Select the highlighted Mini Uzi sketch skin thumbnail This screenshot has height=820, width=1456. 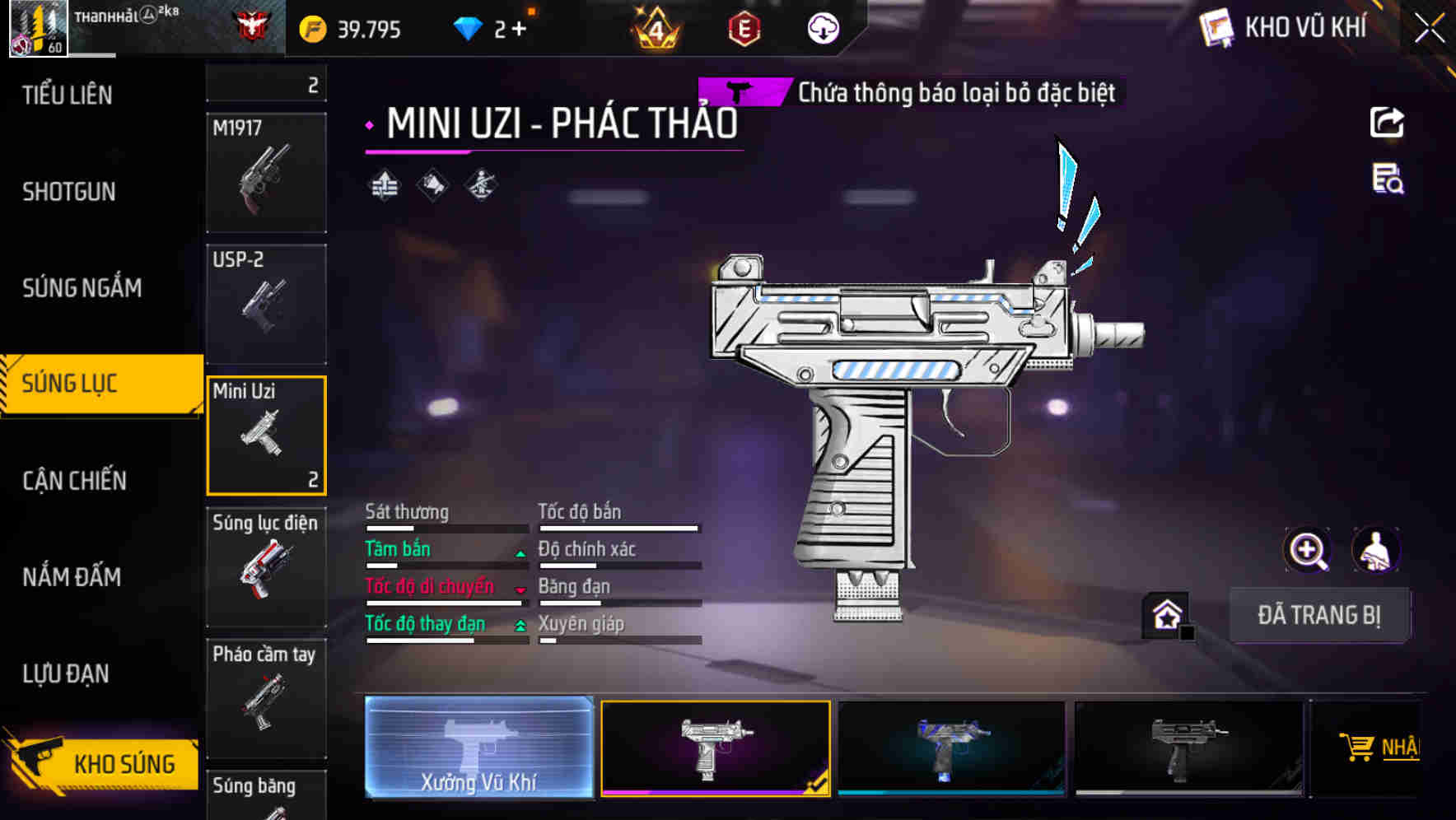click(715, 748)
